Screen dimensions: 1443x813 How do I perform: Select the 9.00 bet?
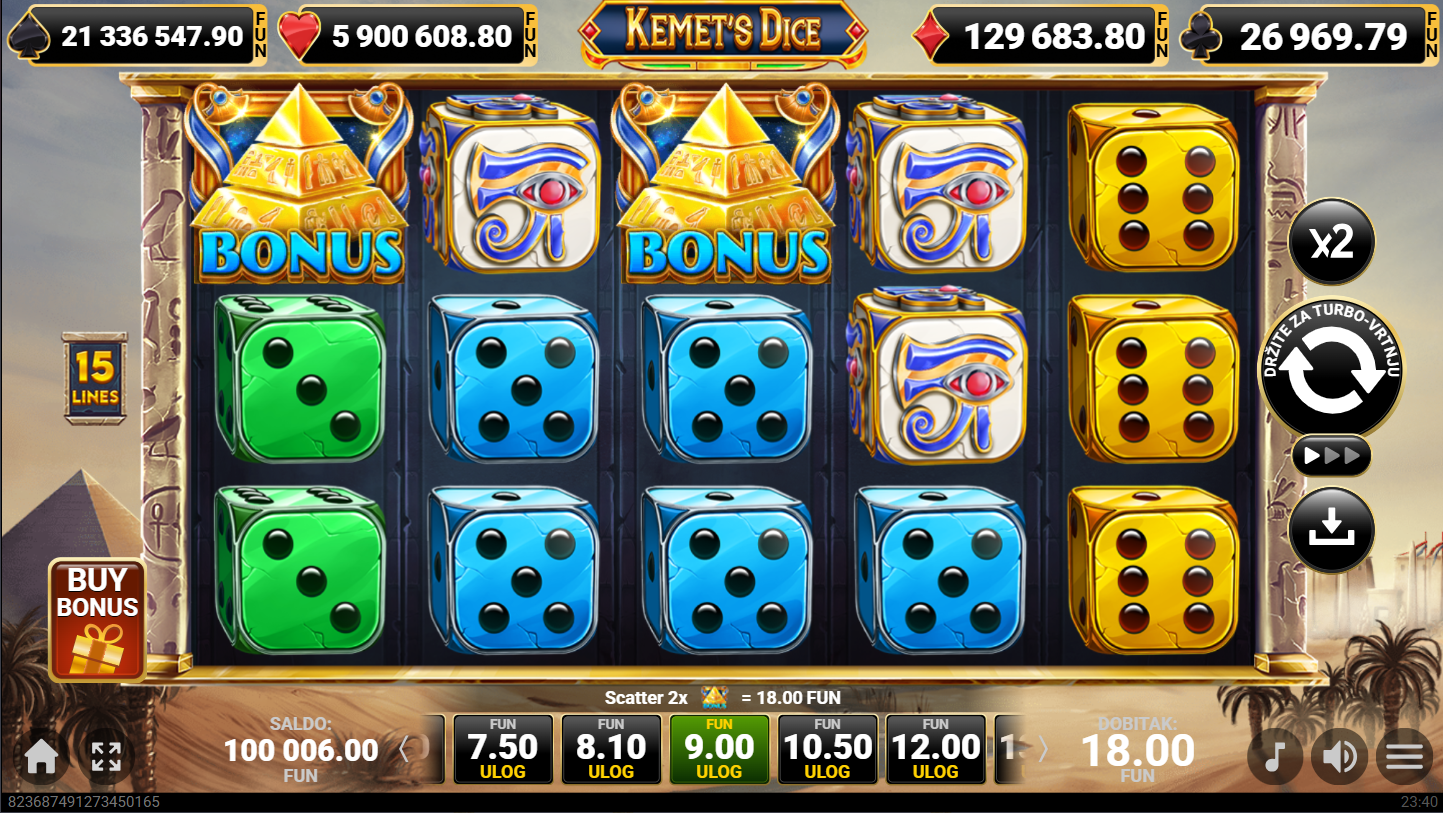719,749
